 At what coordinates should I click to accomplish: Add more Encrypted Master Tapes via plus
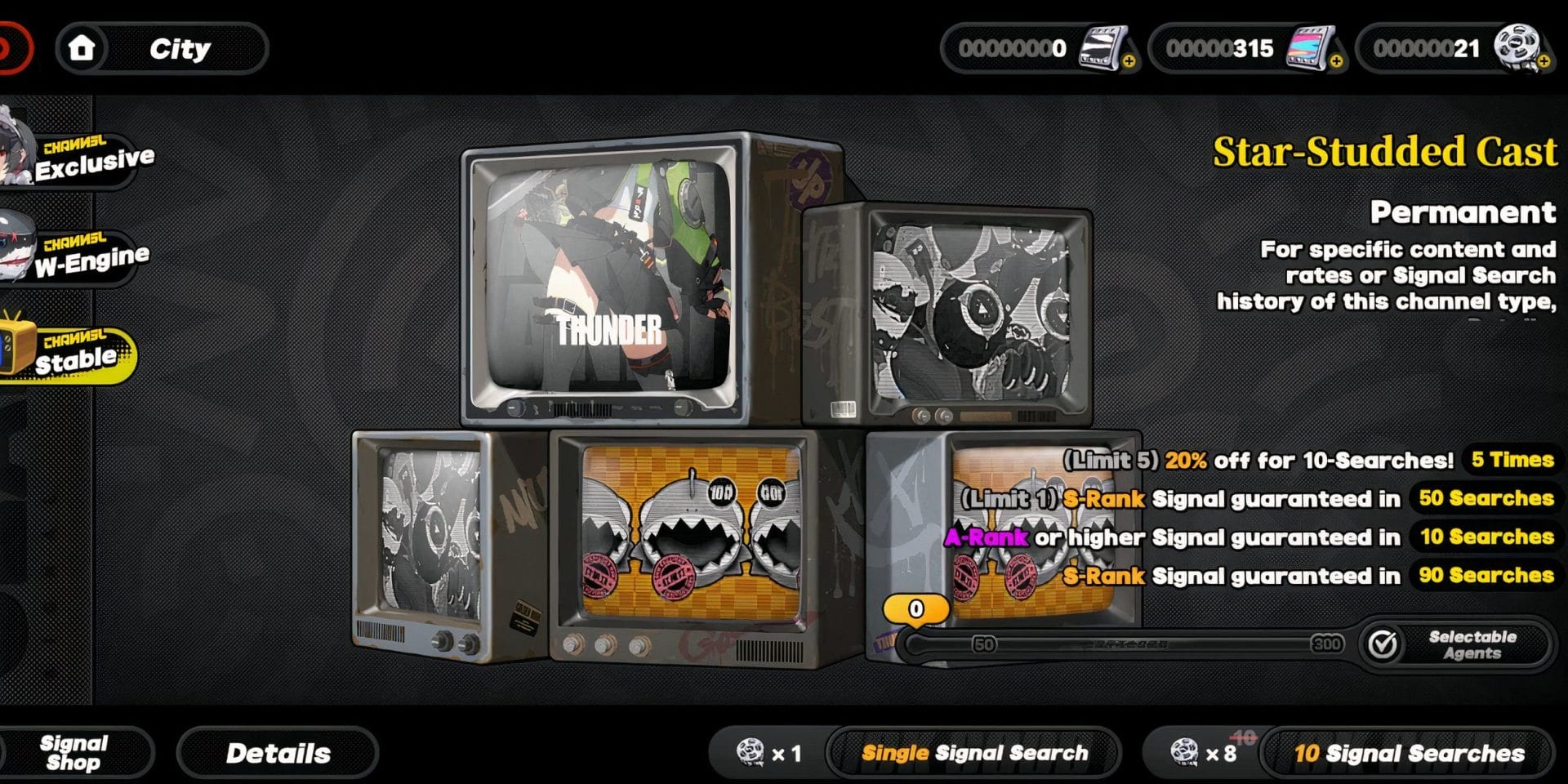1336,61
